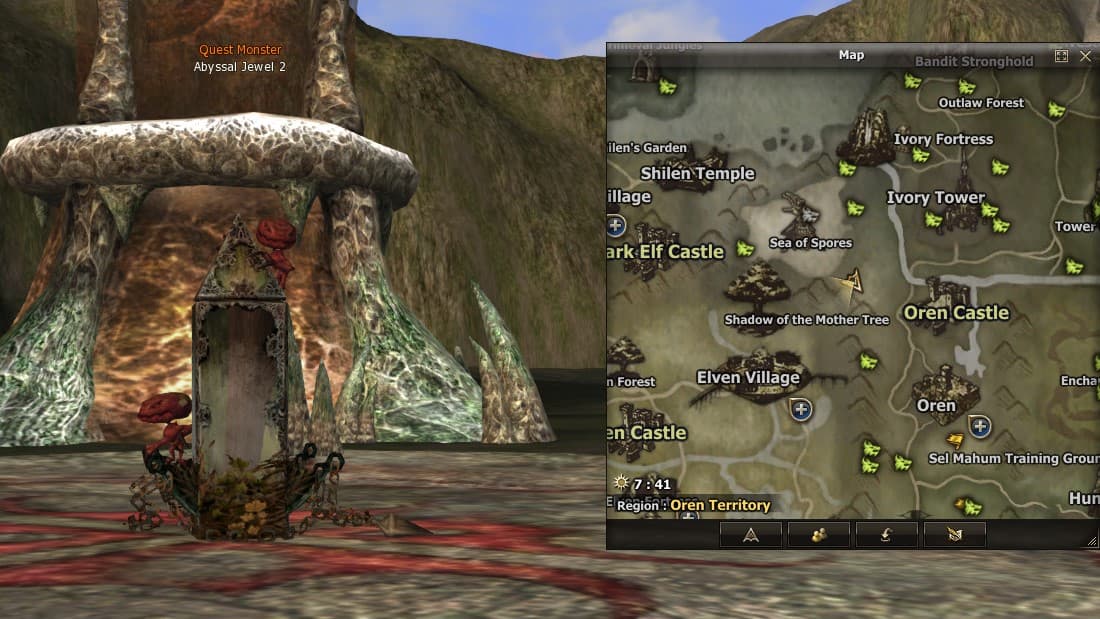Click the Map window resize grip
This screenshot has height=619, width=1100.
1091,541
